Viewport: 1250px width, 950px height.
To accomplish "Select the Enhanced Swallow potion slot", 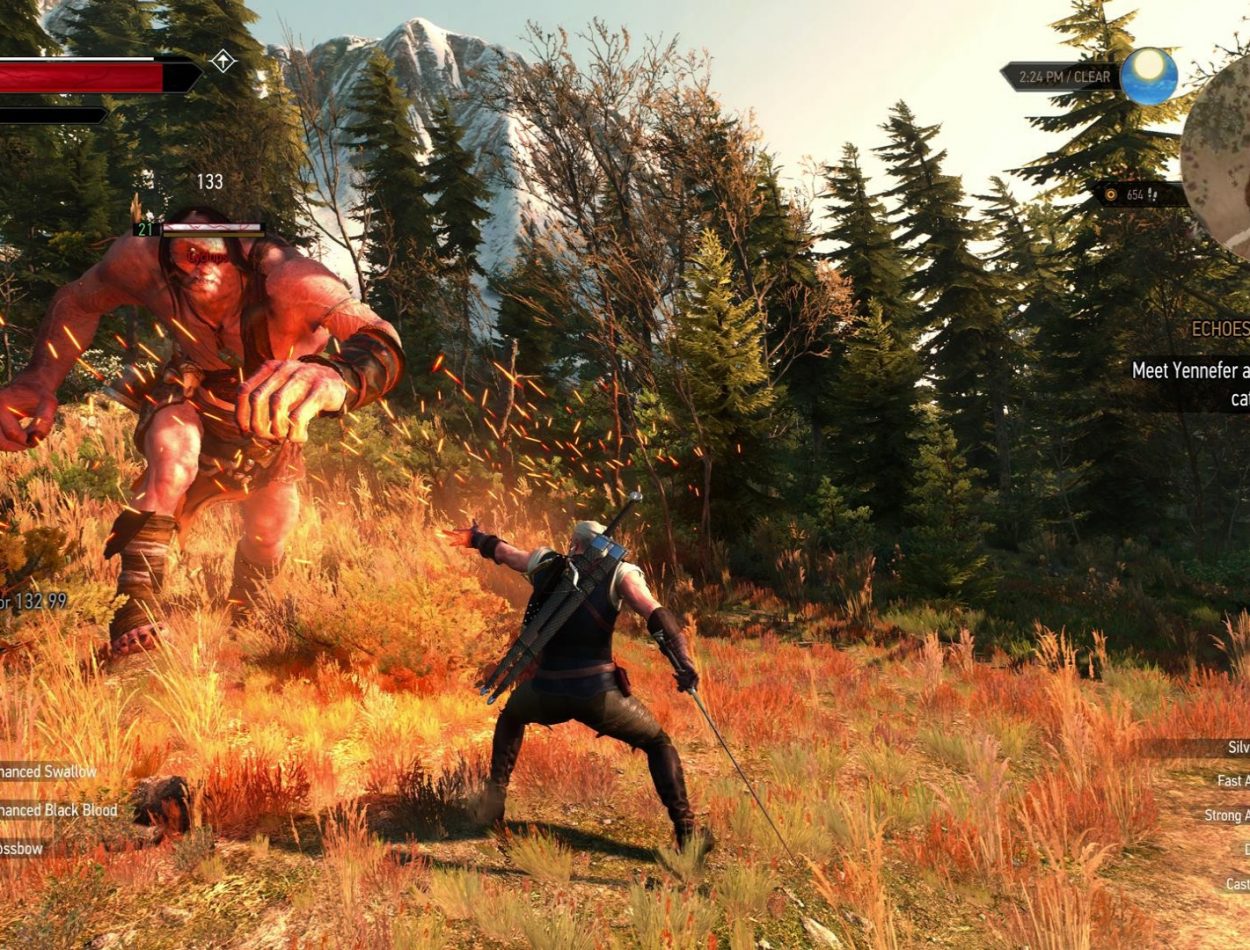I will click(x=48, y=772).
